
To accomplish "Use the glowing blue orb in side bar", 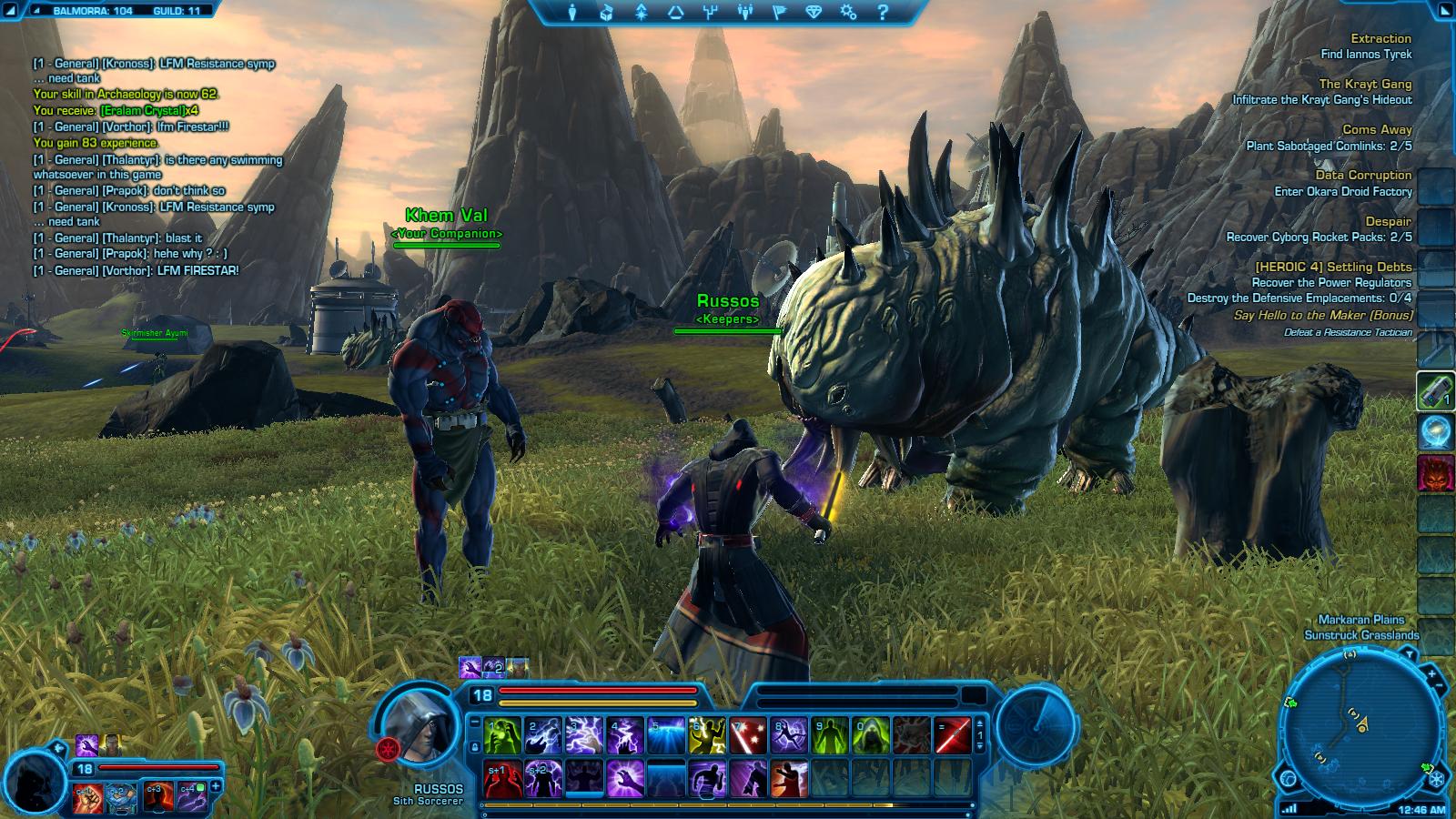I will coord(1436,432).
